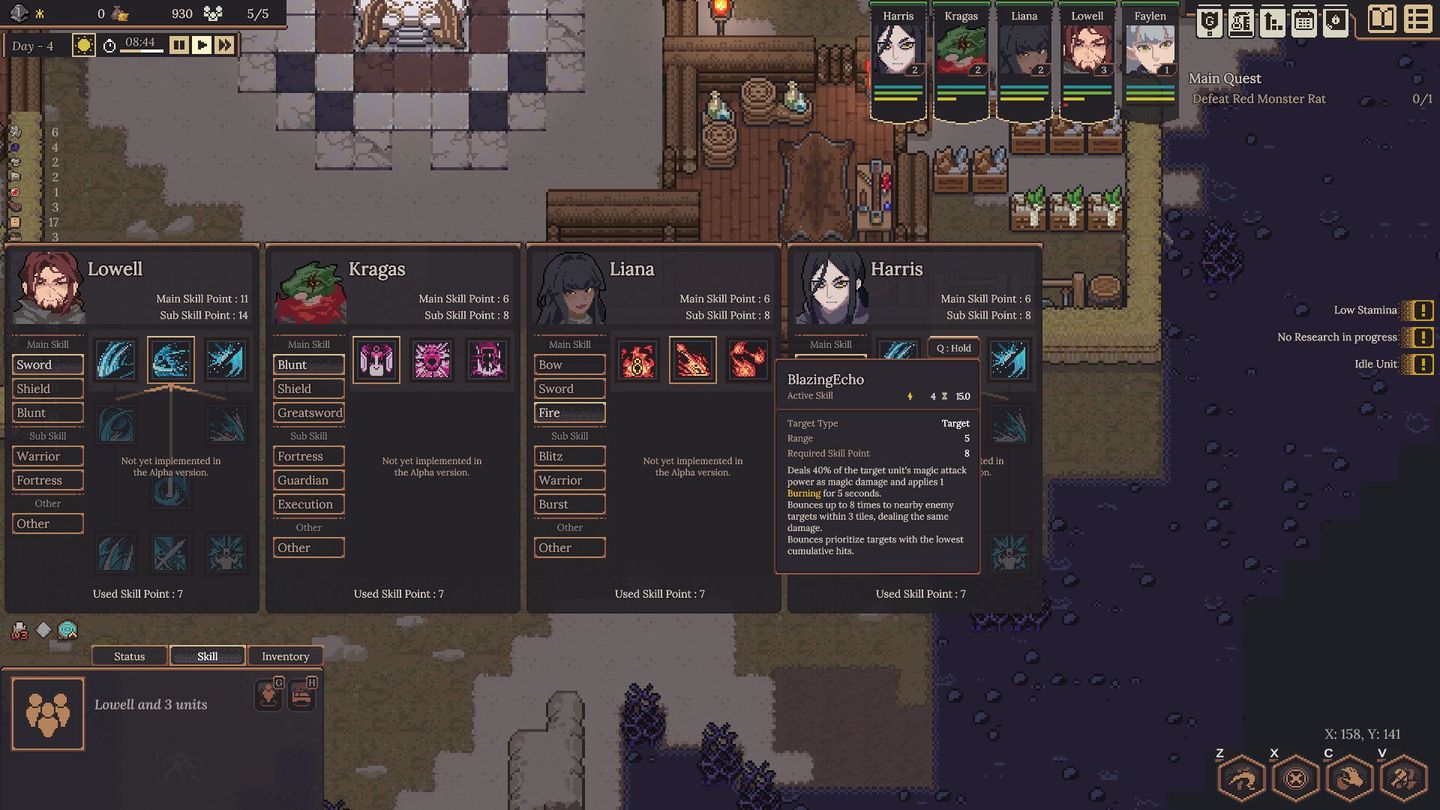Toggle the Blunt main skill filter for Kragas
The height and width of the screenshot is (810, 1440).
click(308, 364)
